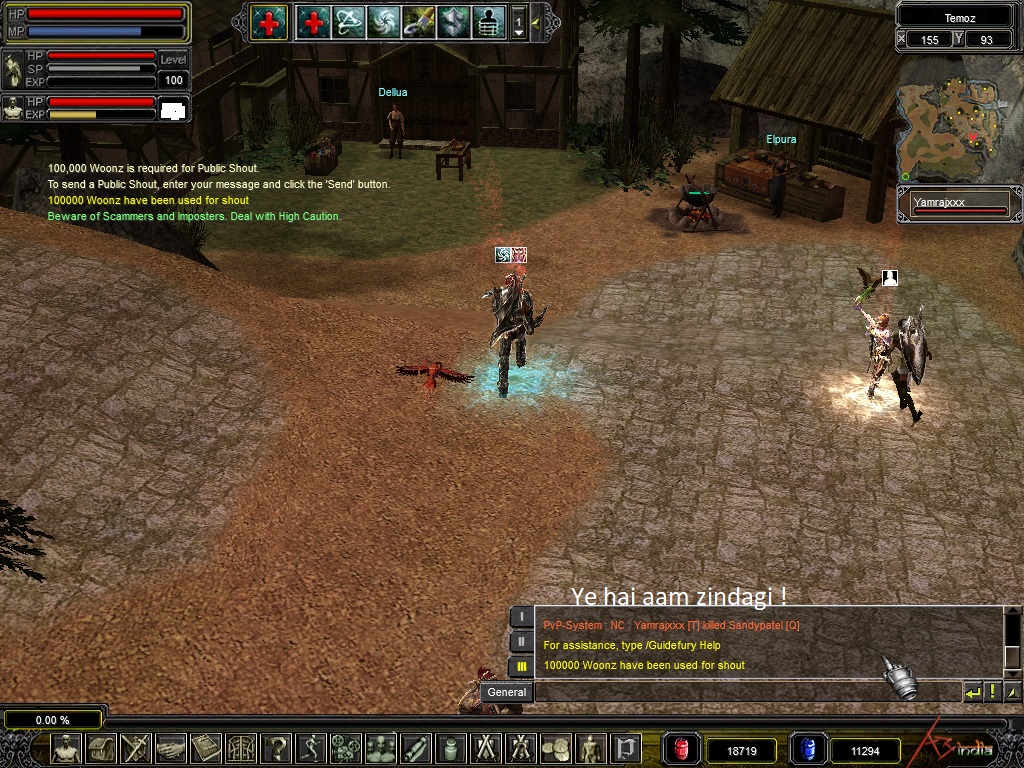Screen dimensions: 1024x768
Task: Open the question mark help menu
Action: tap(278, 748)
